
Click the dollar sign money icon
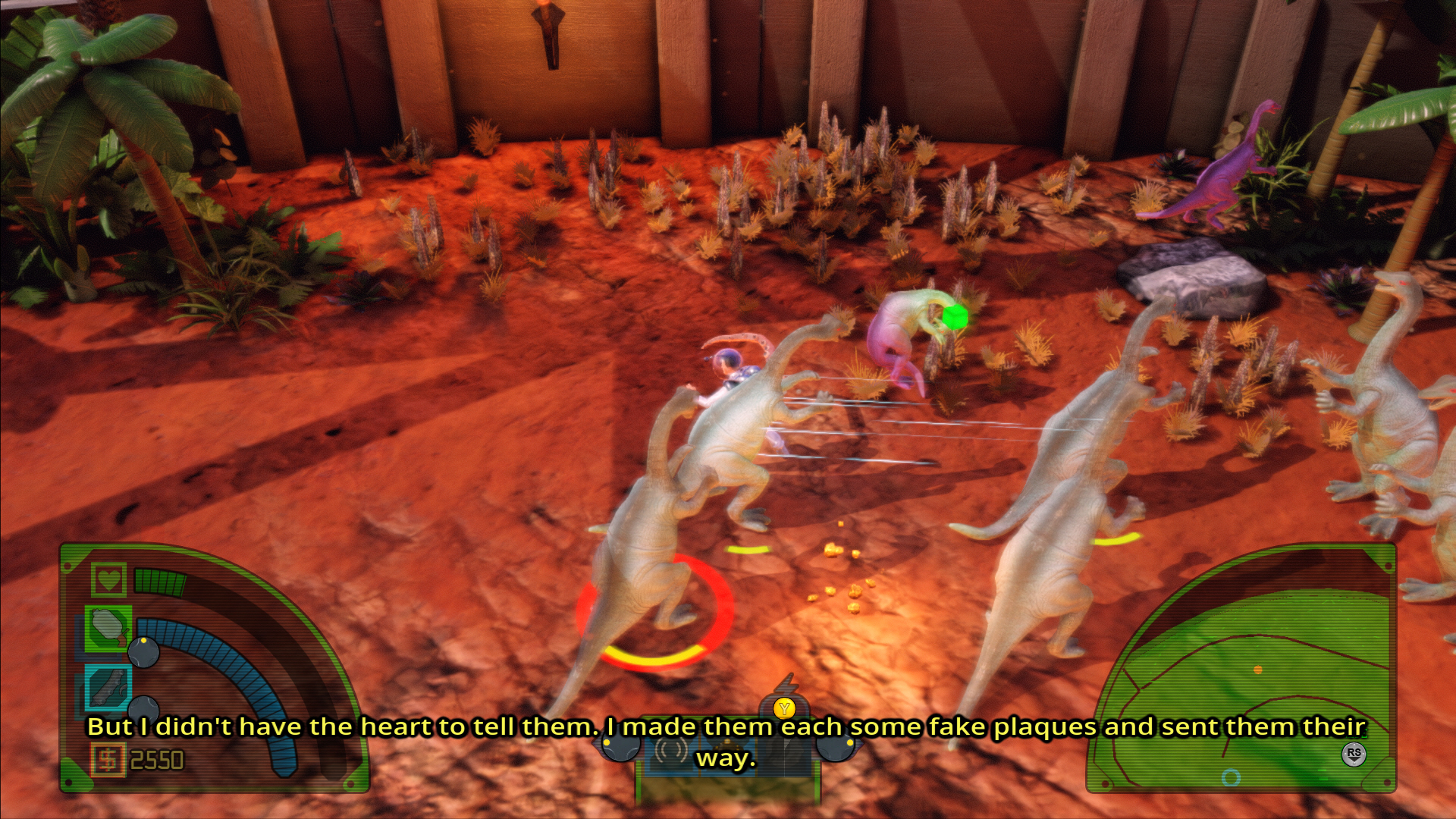108,760
